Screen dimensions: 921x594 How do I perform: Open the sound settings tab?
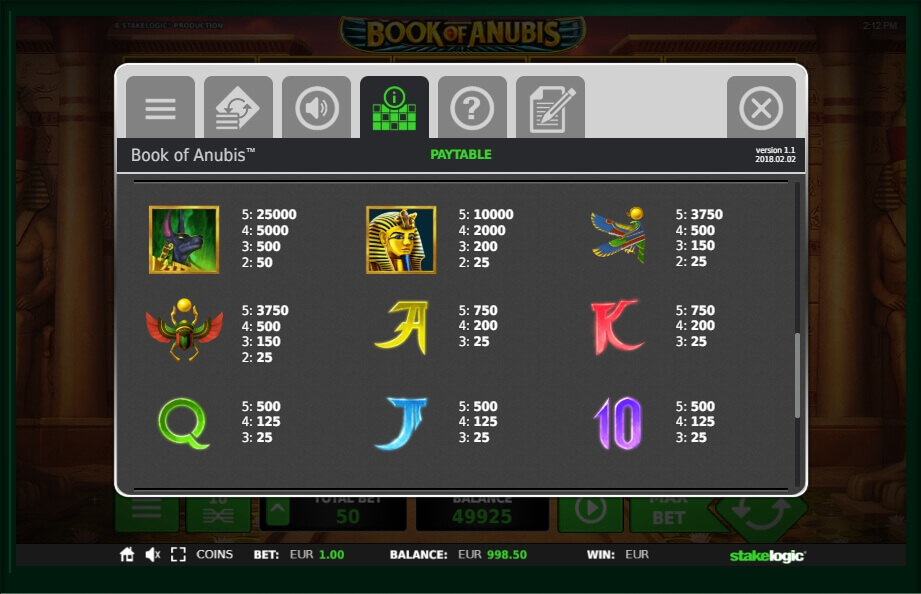point(316,108)
